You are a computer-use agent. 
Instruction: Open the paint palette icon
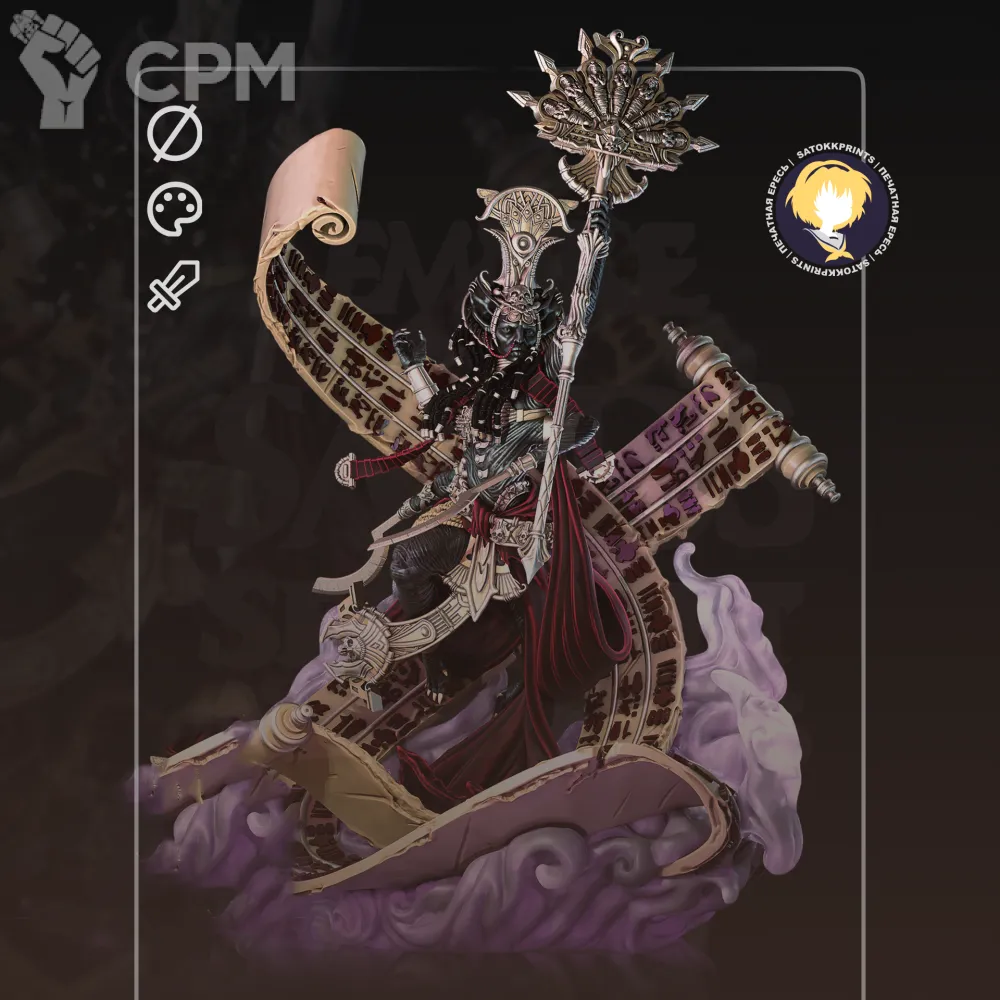[175, 209]
